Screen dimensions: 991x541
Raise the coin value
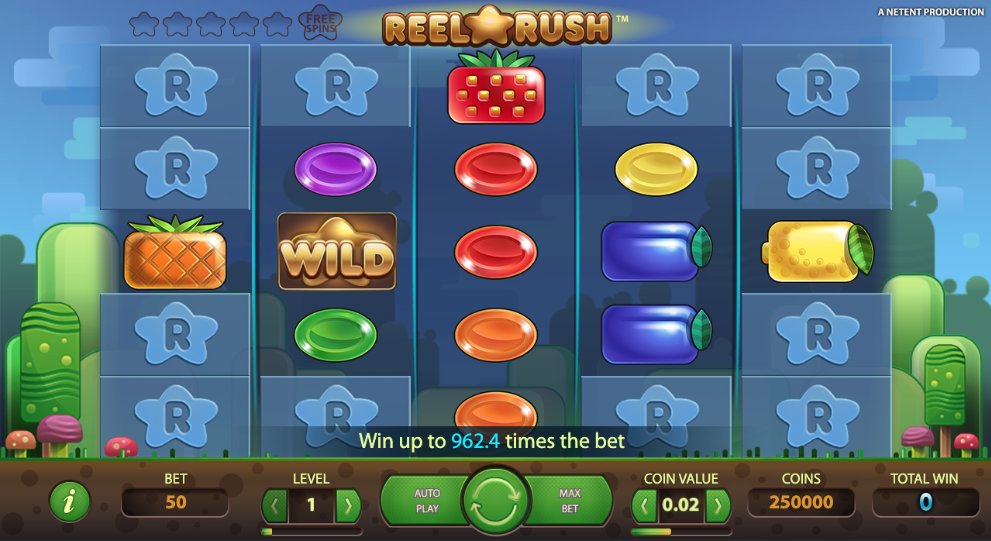(x=717, y=505)
